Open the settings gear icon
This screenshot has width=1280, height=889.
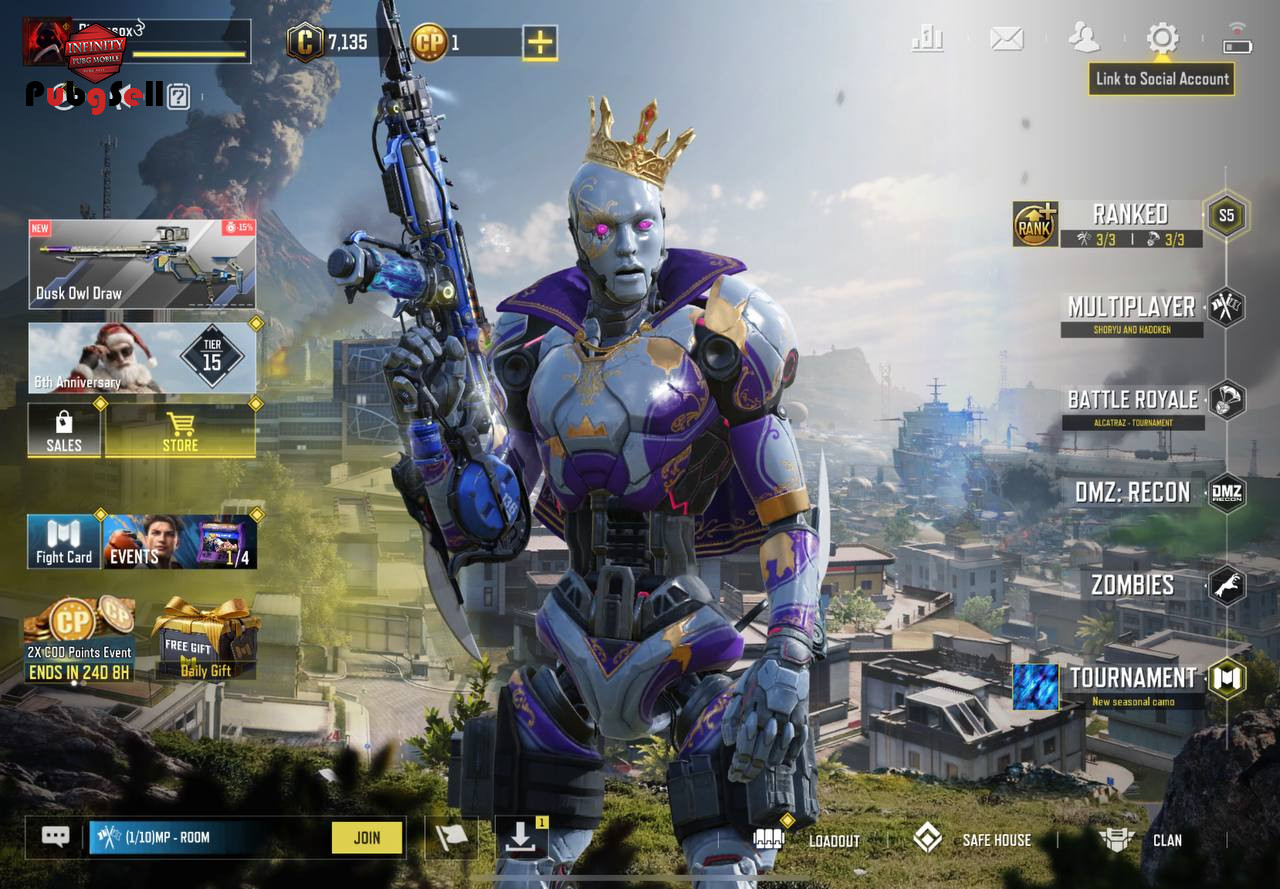(1162, 39)
